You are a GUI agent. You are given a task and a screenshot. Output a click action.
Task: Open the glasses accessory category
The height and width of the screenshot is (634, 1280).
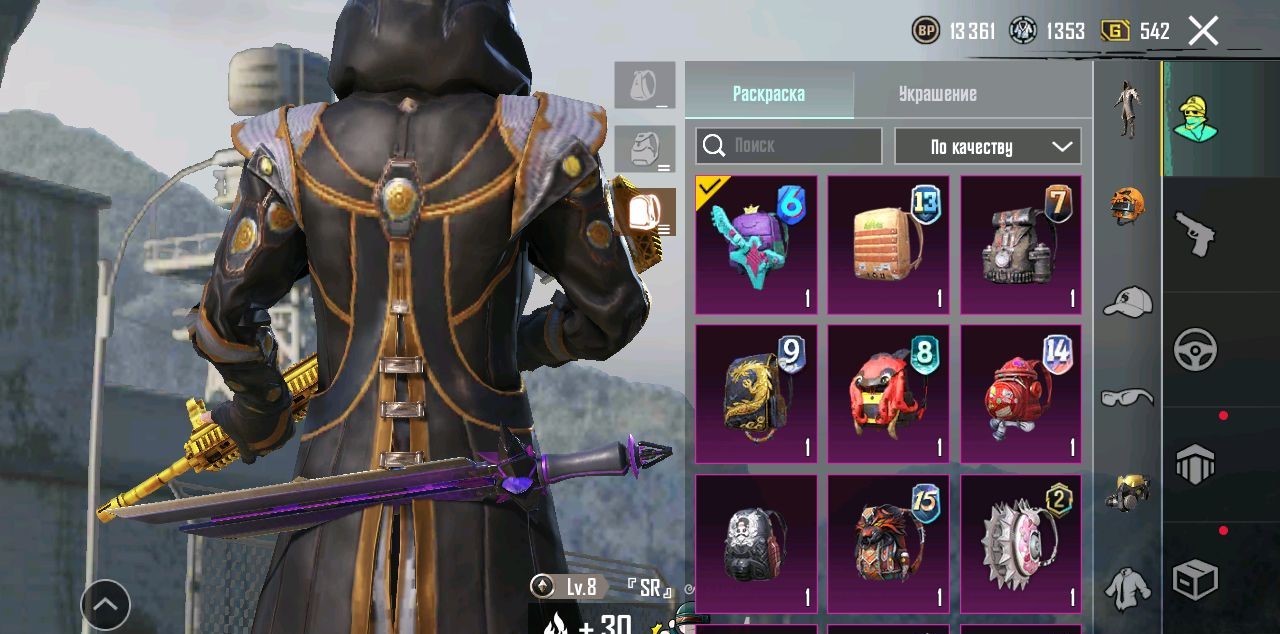coord(1128,398)
